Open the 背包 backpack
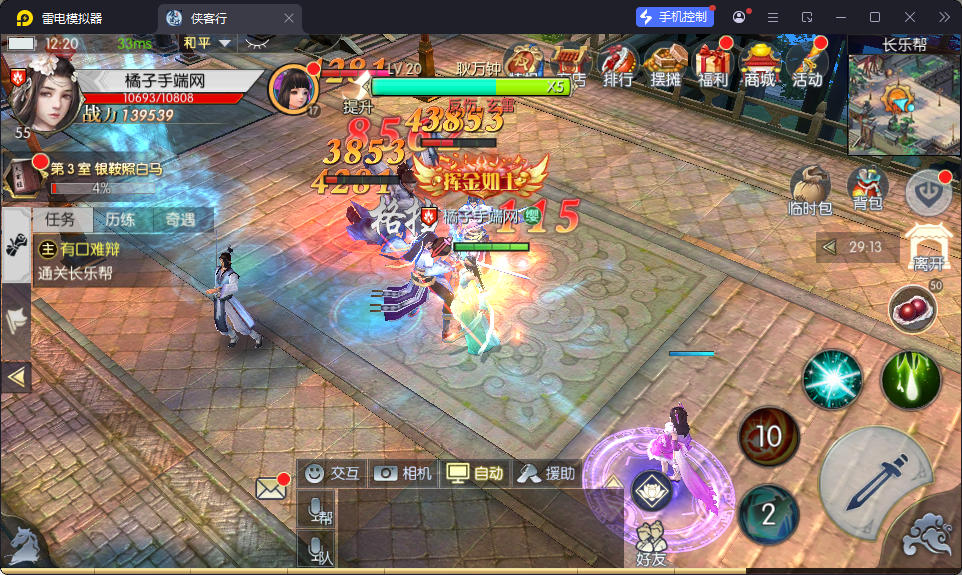Screen dimensions: 962x575 (867, 188)
